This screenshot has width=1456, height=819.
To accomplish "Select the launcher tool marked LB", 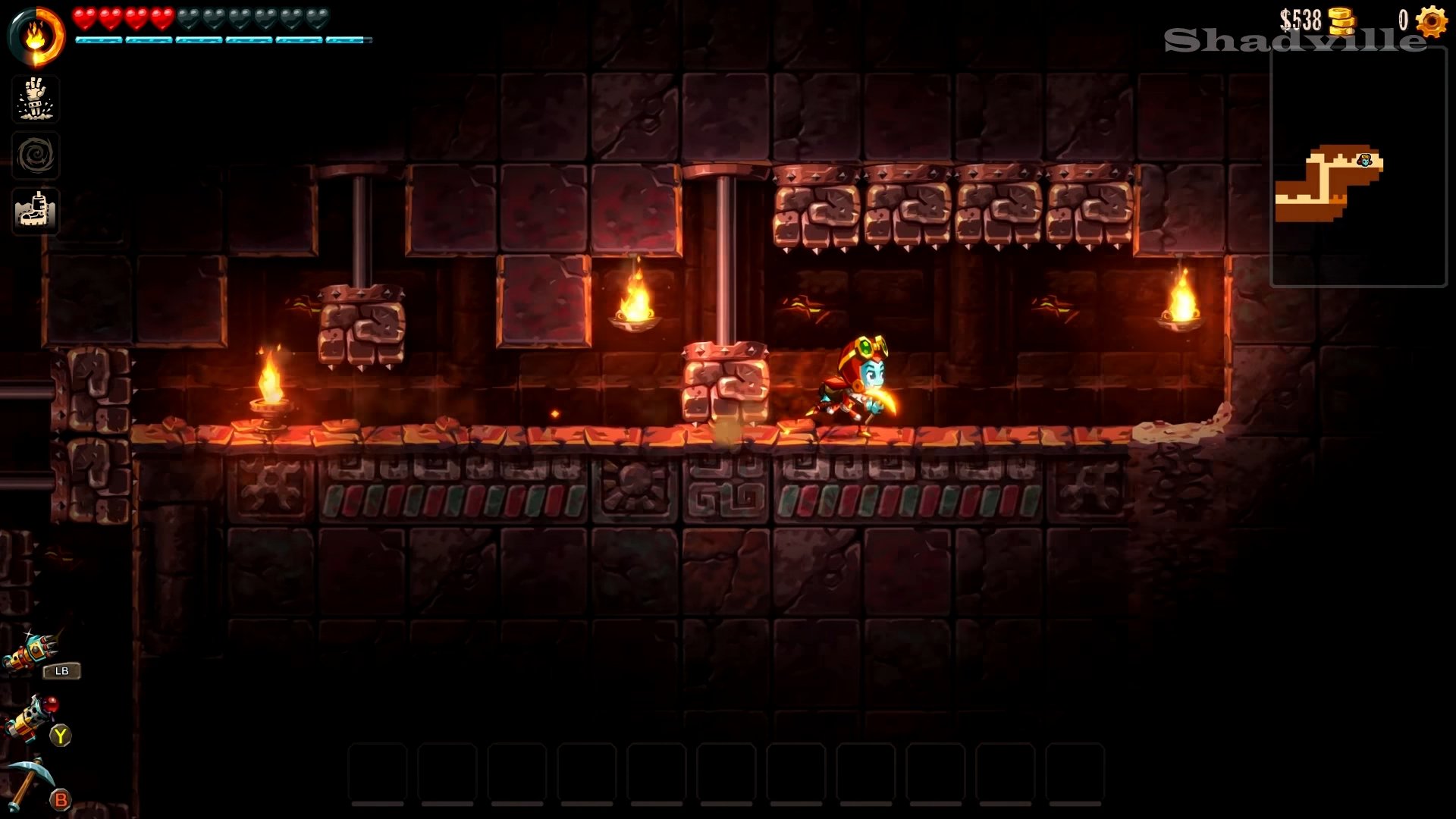I will 32,652.
